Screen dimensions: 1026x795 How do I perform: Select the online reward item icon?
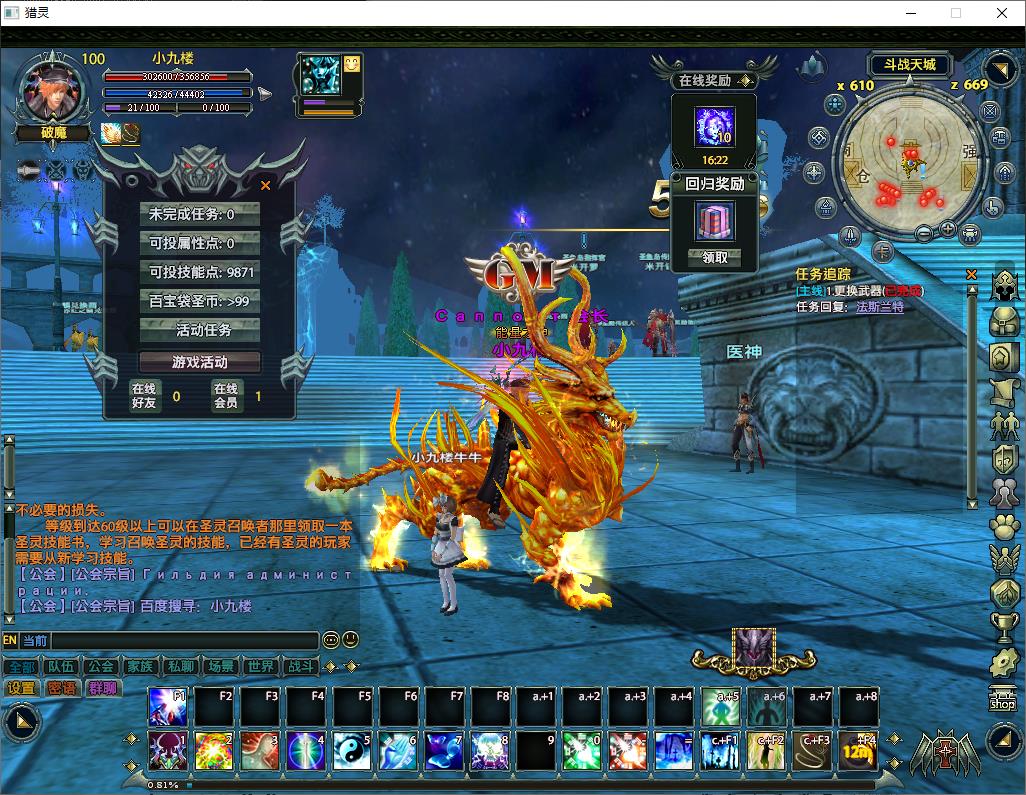coord(715,127)
